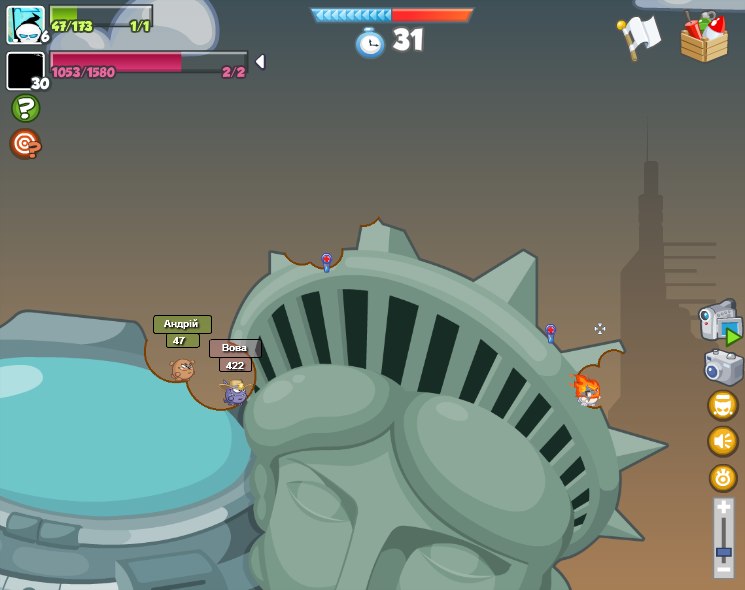Zoom in with the plus sign
745x590 pixels.
[723, 508]
